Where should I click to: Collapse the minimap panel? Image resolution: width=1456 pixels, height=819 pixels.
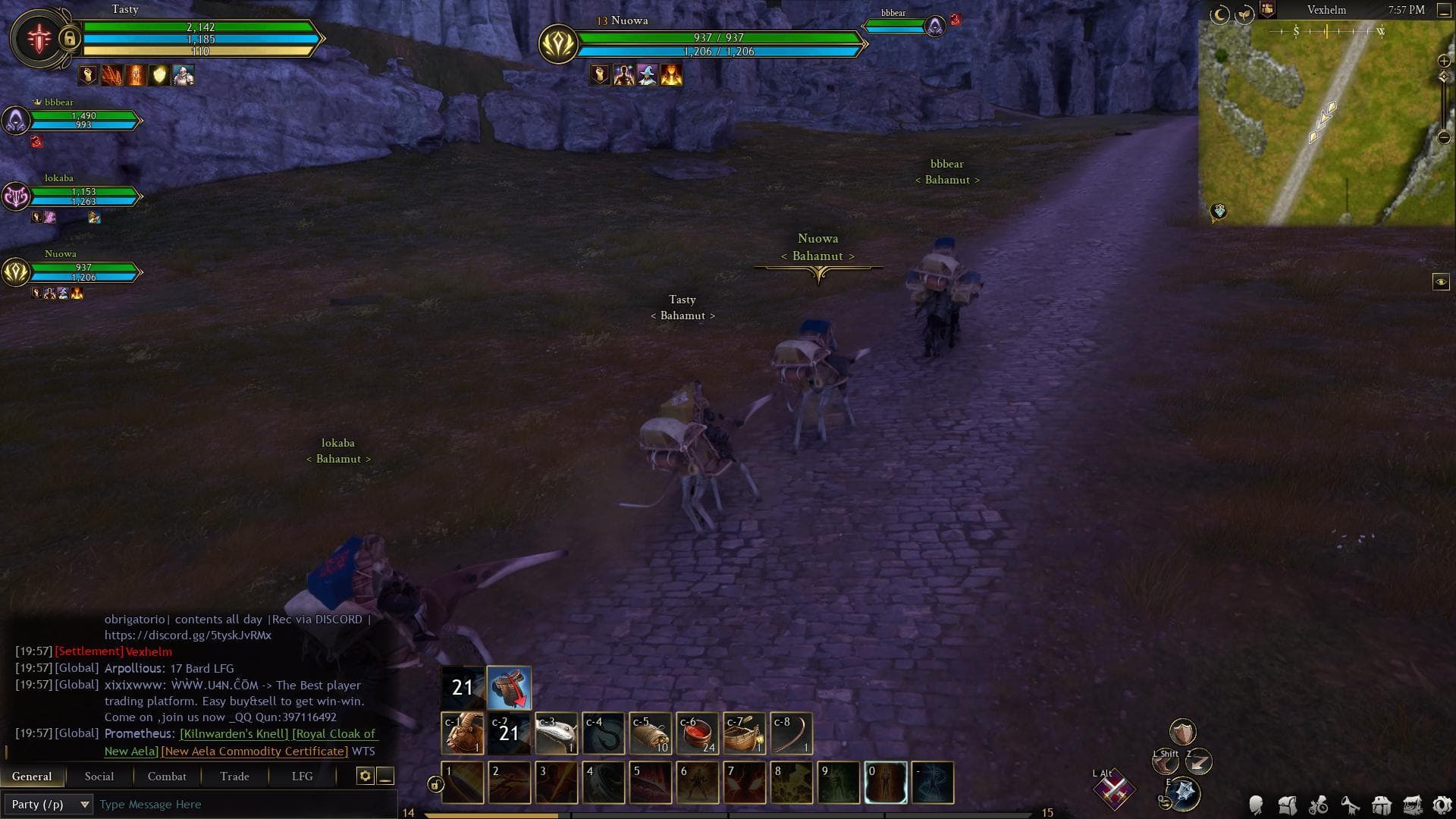pyautogui.click(x=1444, y=11)
